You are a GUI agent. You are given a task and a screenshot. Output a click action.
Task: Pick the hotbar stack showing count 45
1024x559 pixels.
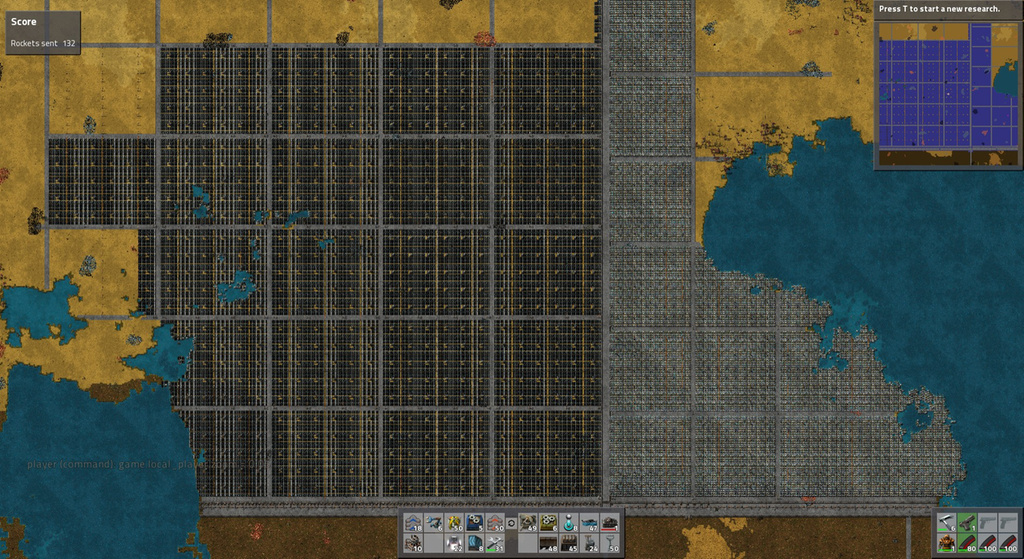pyautogui.click(x=569, y=544)
